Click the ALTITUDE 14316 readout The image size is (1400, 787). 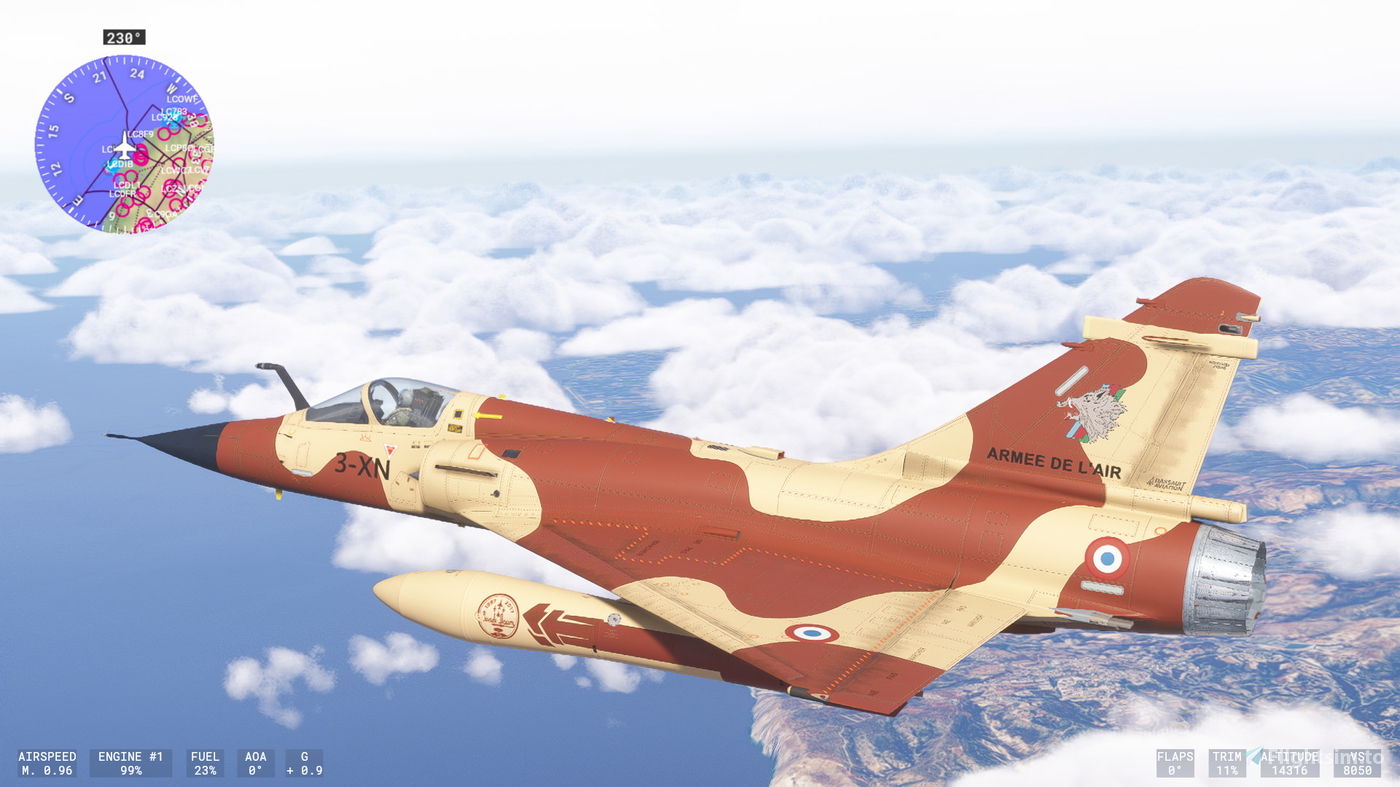pyautogui.click(x=1290, y=762)
